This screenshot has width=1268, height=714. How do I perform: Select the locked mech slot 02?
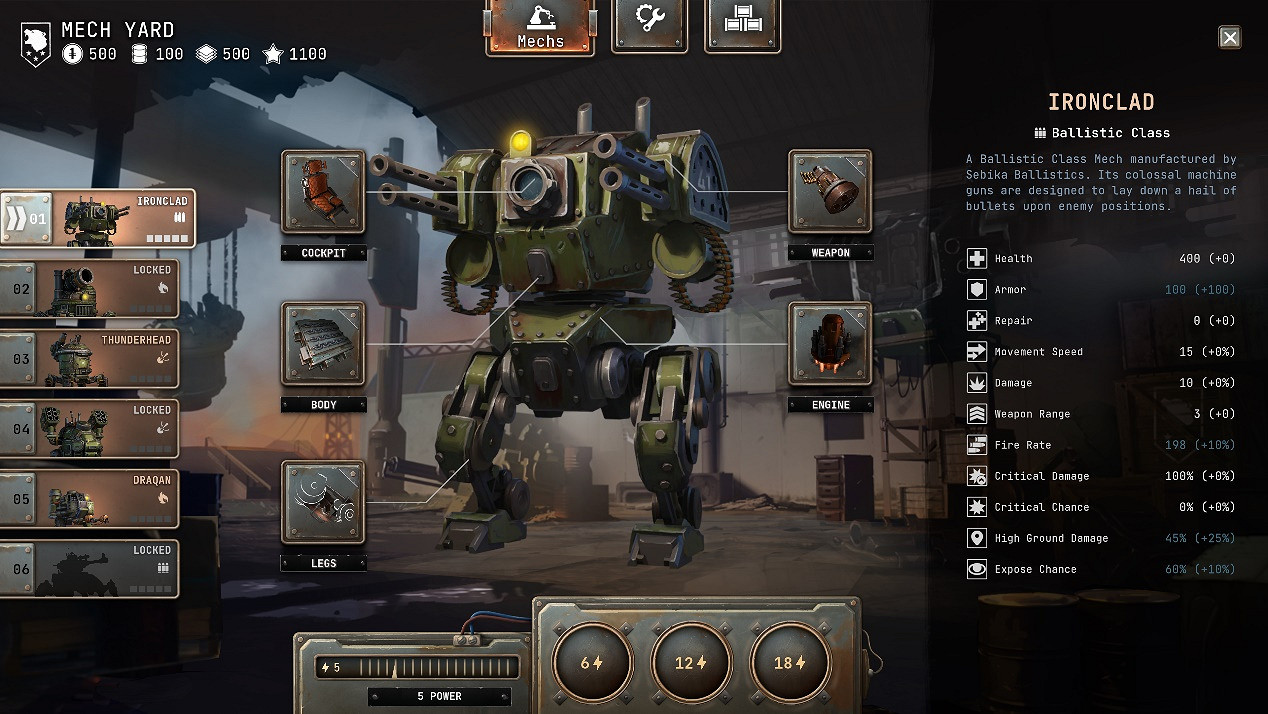click(x=90, y=289)
